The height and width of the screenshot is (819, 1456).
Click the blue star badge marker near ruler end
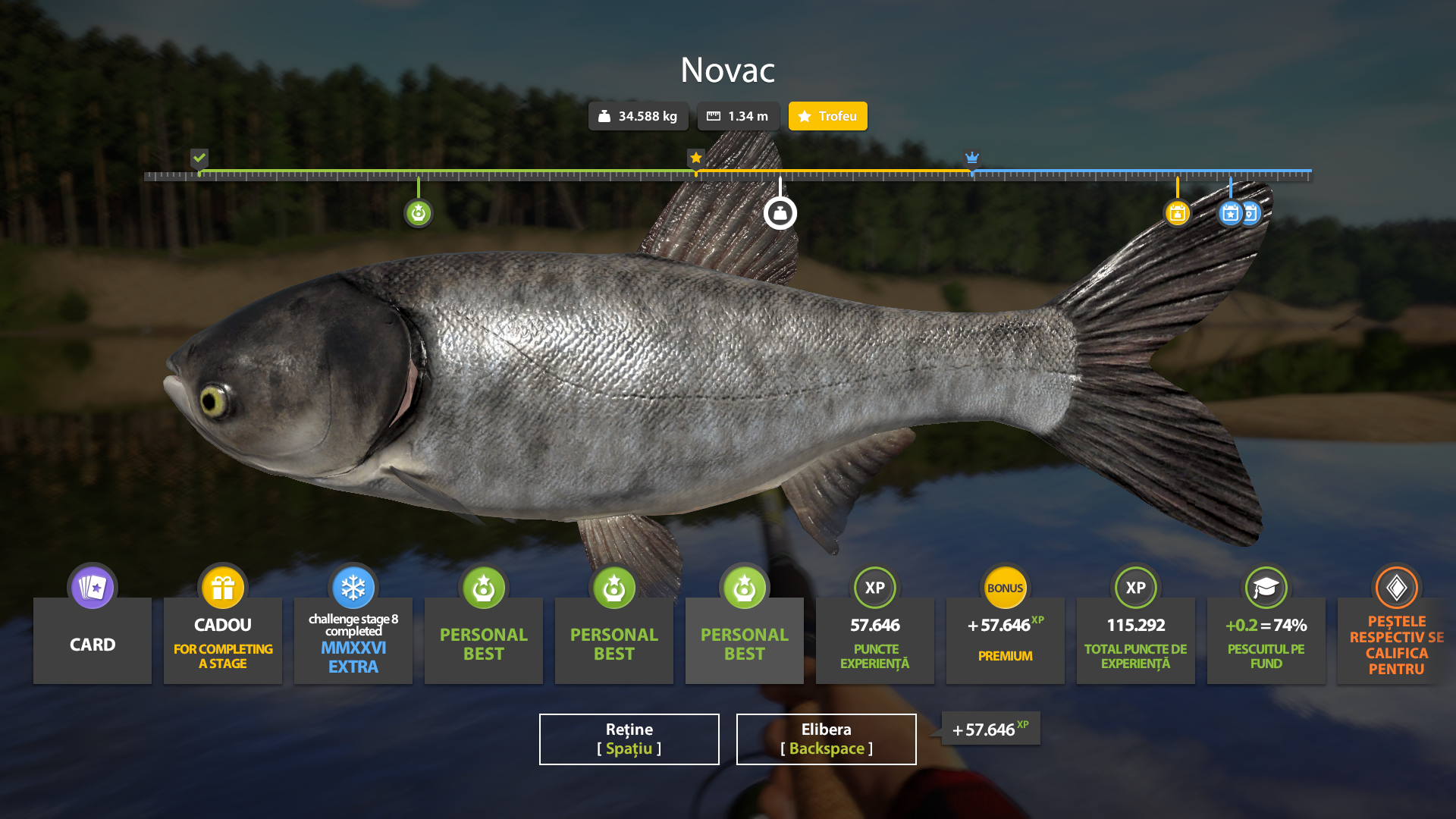tap(1230, 213)
